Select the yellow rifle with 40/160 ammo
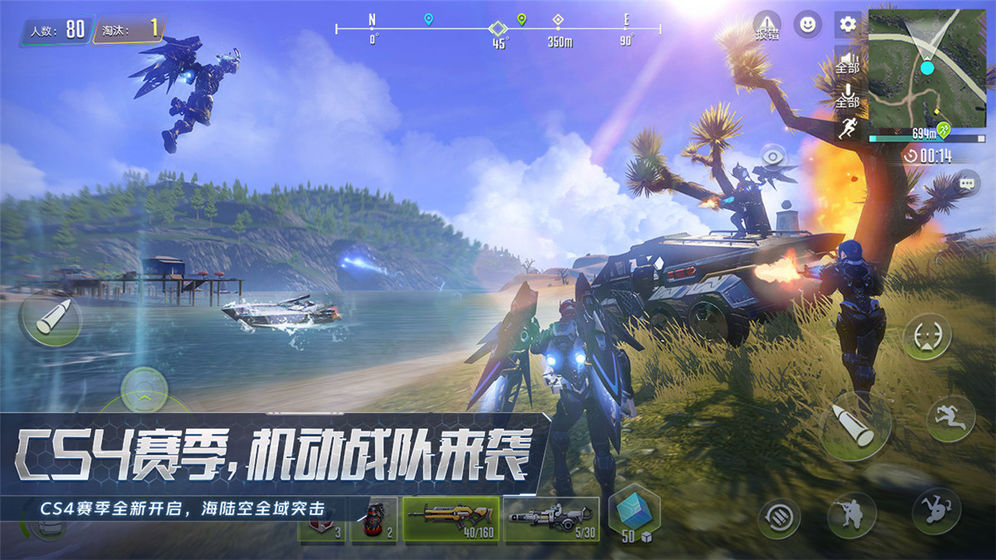Image resolution: width=996 pixels, height=560 pixels. [450, 520]
